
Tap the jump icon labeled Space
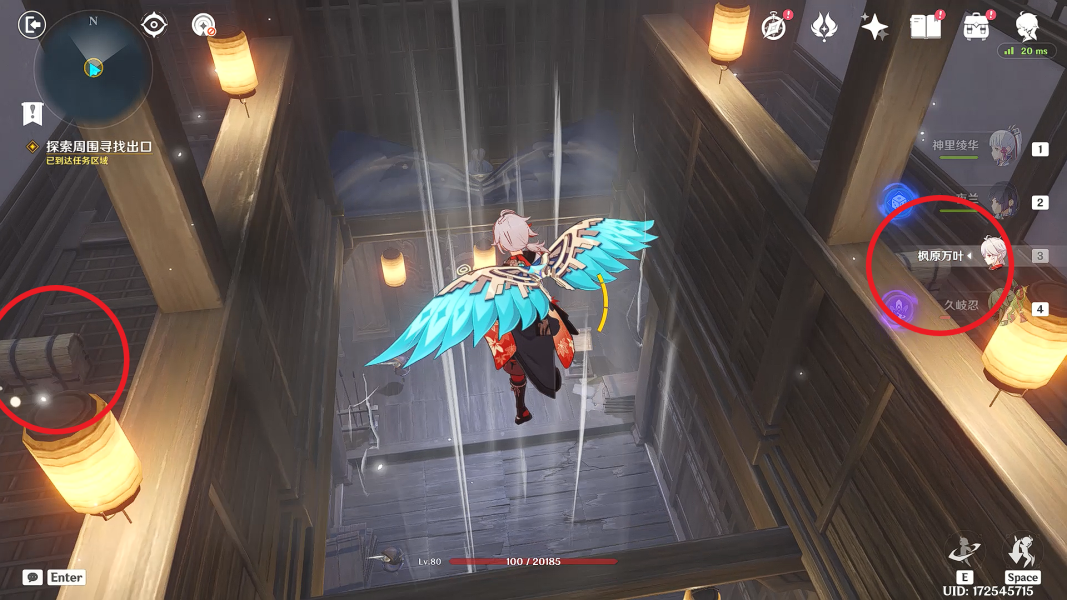click(x=1022, y=553)
